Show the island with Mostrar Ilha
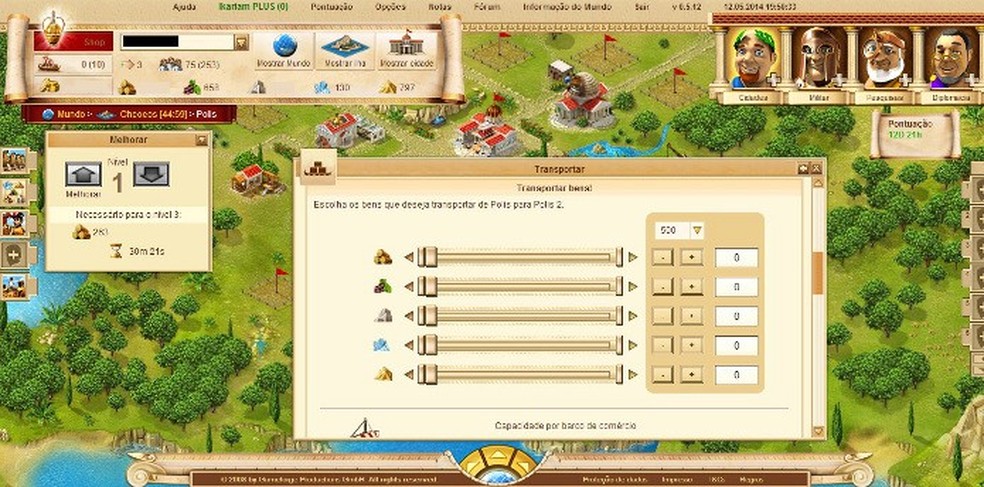This screenshot has height=487, width=984. [346, 50]
